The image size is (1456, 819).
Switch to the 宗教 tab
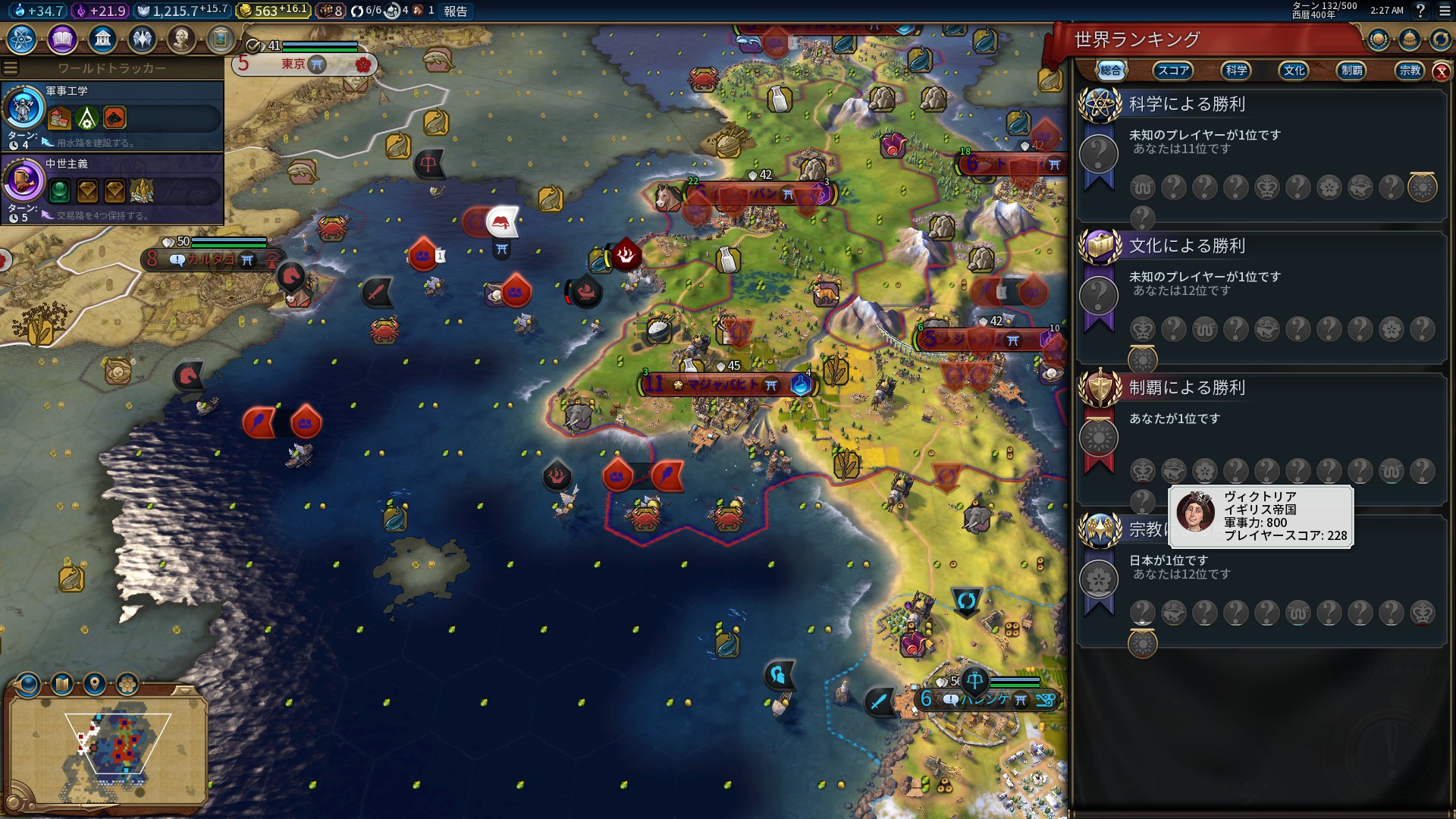click(x=1410, y=71)
